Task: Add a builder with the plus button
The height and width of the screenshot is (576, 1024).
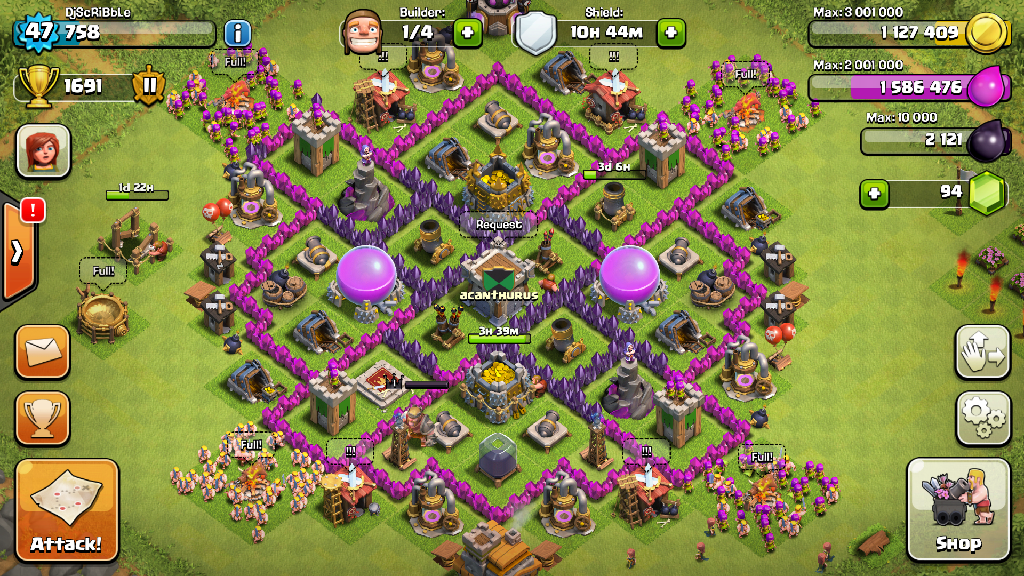Action: 467,32
